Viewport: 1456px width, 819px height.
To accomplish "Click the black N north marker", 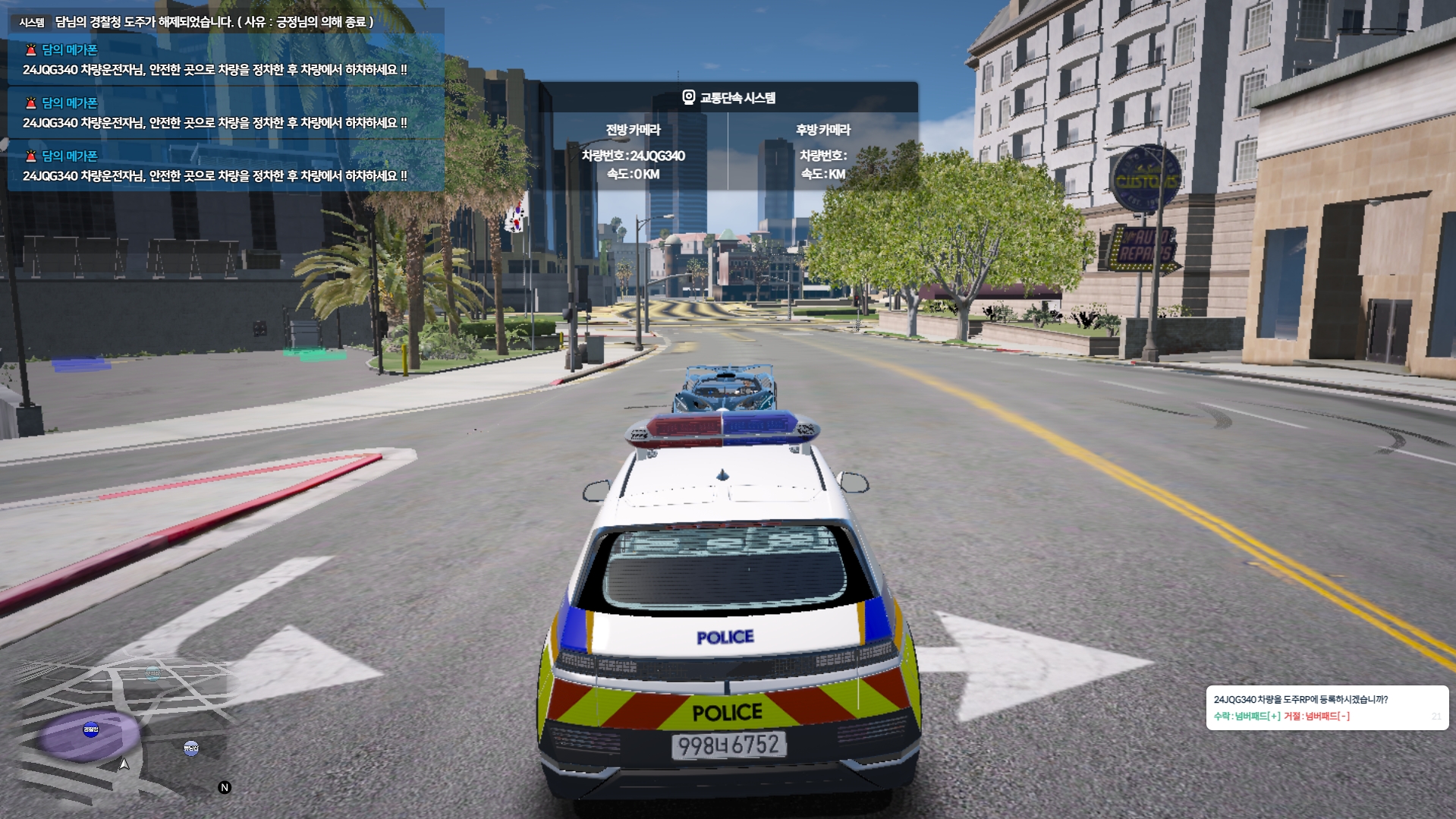I will pyautogui.click(x=225, y=787).
